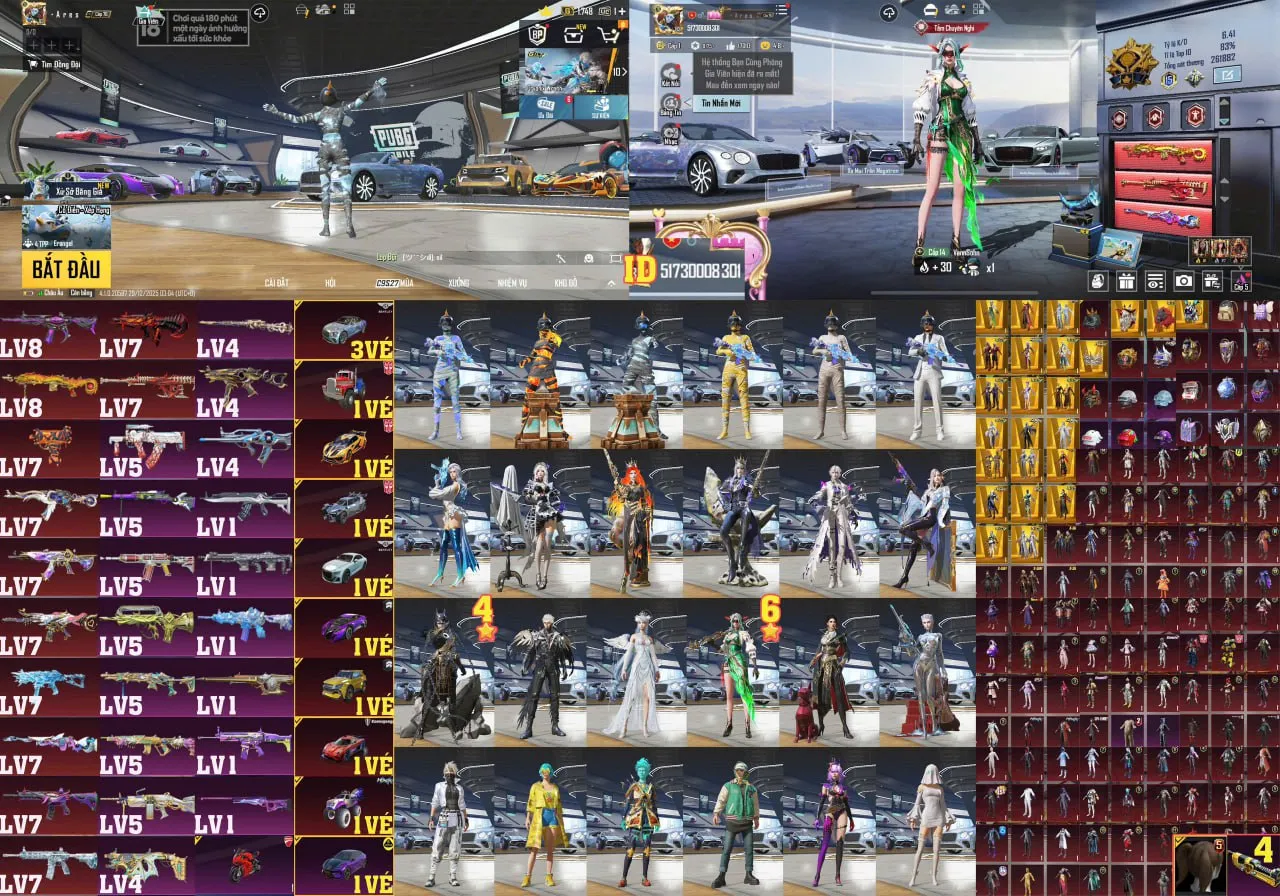This screenshot has height=896, width=1280.
Task: Open the KHO ĐỒ inventory menu
Action: (567, 283)
